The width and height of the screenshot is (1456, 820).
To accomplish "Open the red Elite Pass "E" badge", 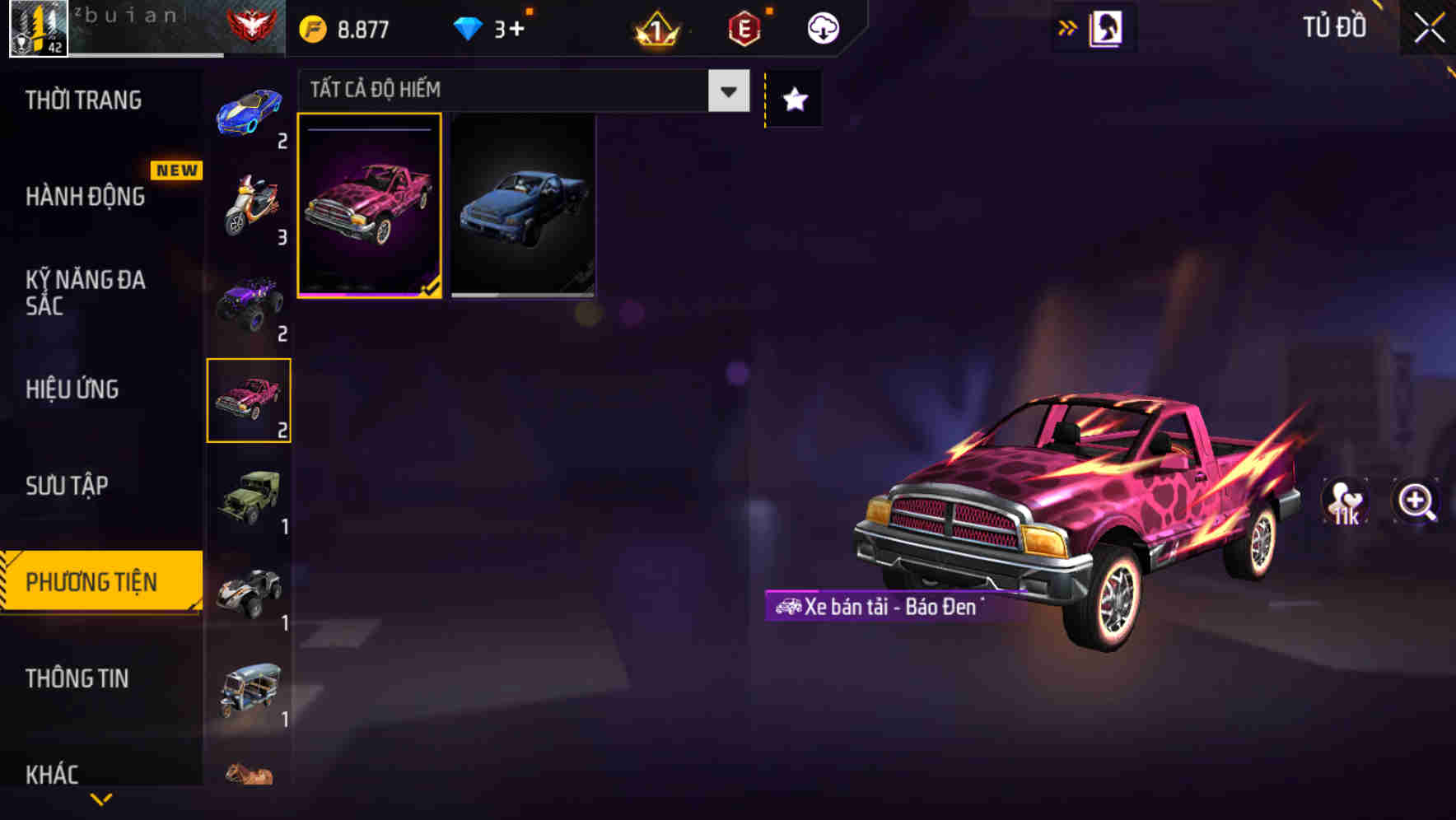I will tap(743, 27).
